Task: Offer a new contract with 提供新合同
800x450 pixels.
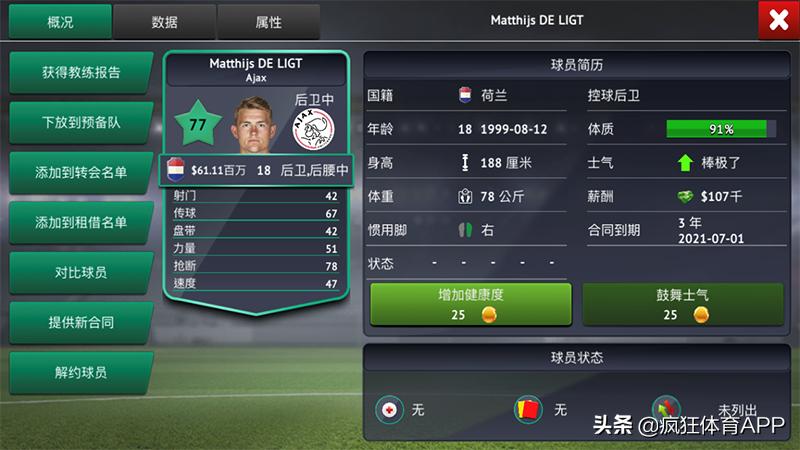Action: (81, 322)
